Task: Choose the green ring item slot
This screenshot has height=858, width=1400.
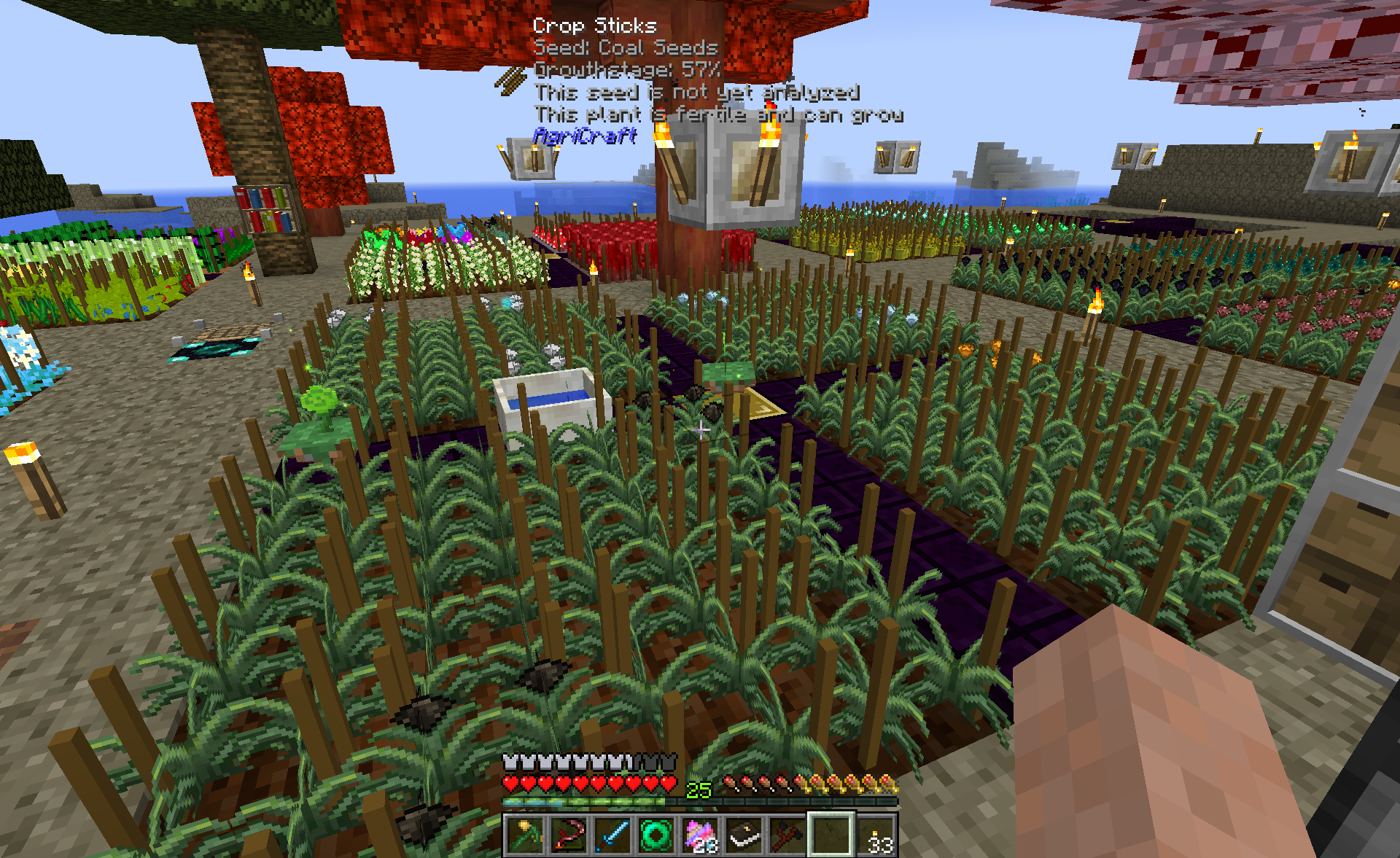Action: (x=656, y=835)
